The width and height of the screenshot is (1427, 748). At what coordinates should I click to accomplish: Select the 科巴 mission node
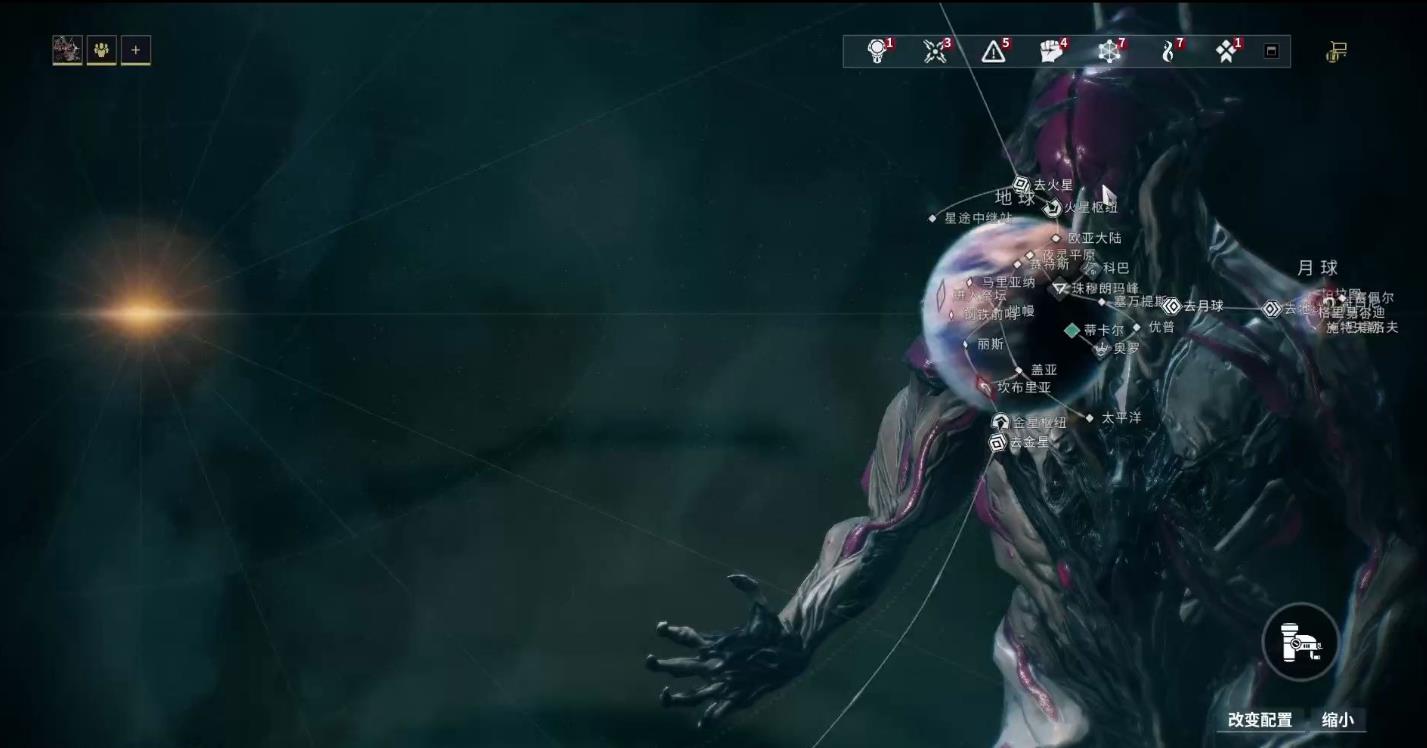[1094, 268]
